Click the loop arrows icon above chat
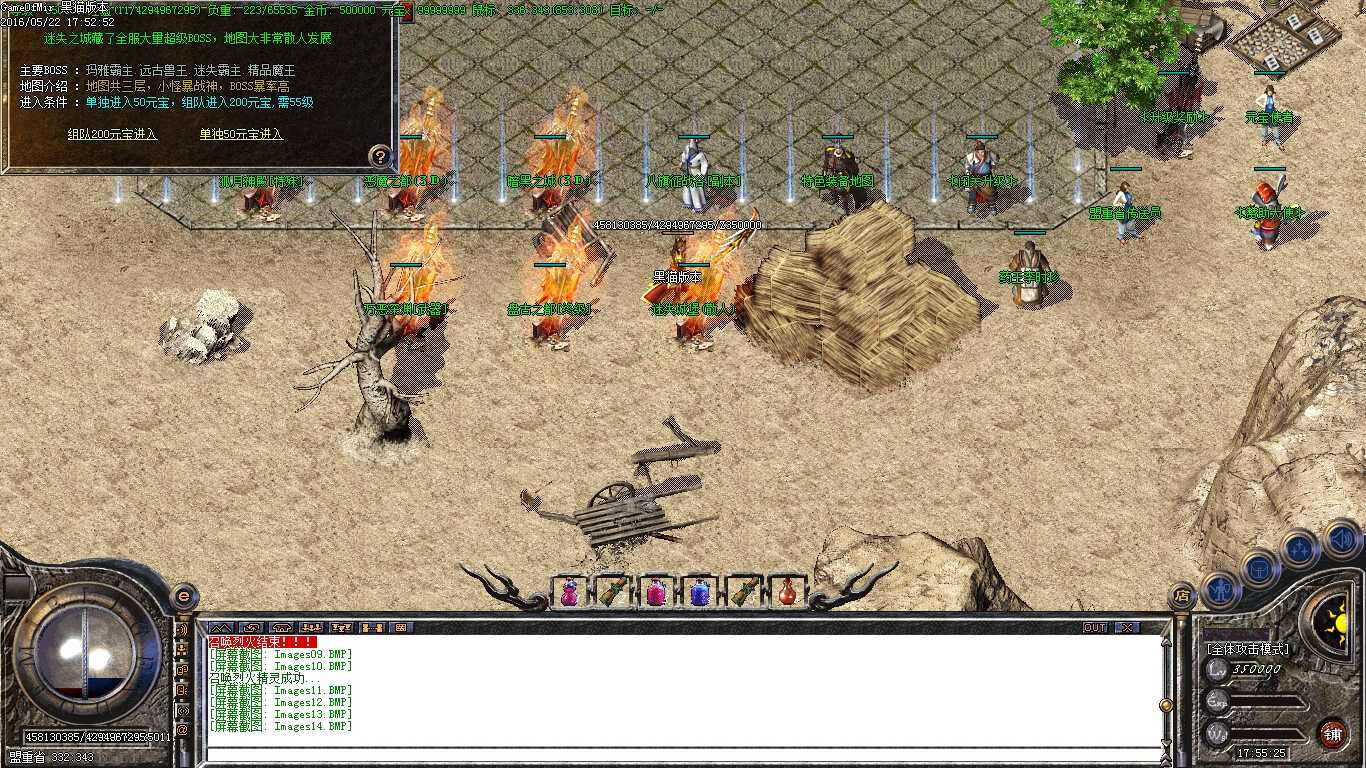This screenshot has width=1366, height=768. tap(252, 628)
